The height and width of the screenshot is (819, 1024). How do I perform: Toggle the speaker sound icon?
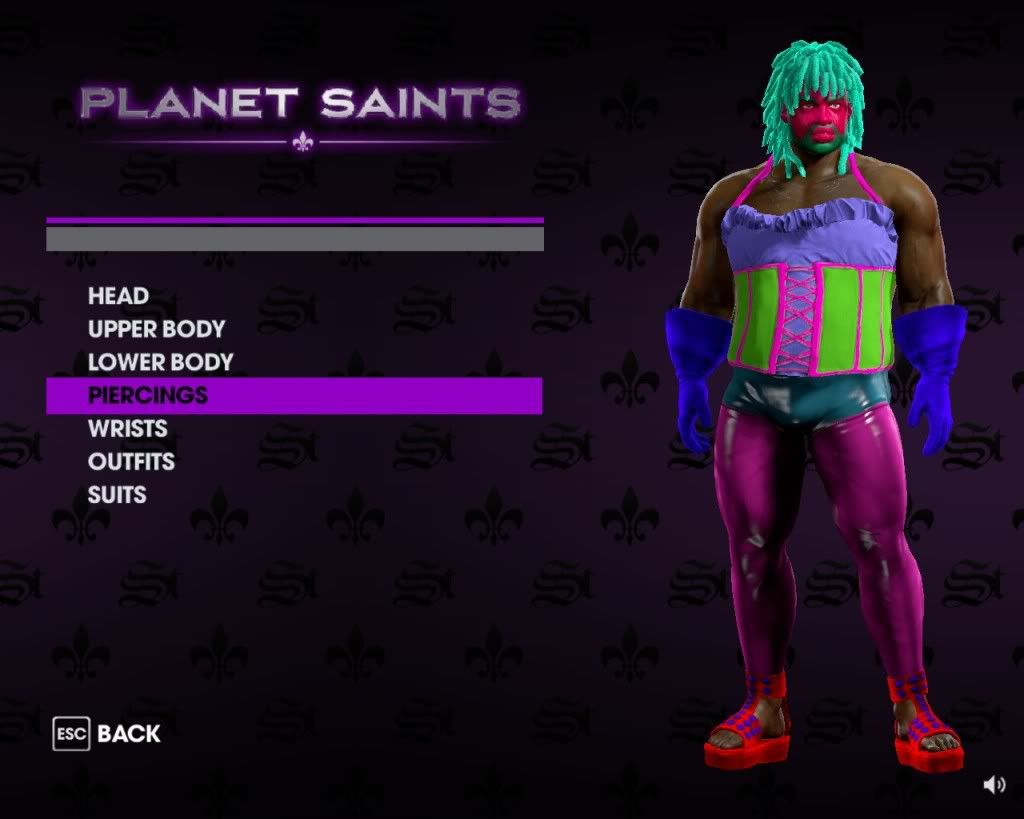click(x=994, y=785)
